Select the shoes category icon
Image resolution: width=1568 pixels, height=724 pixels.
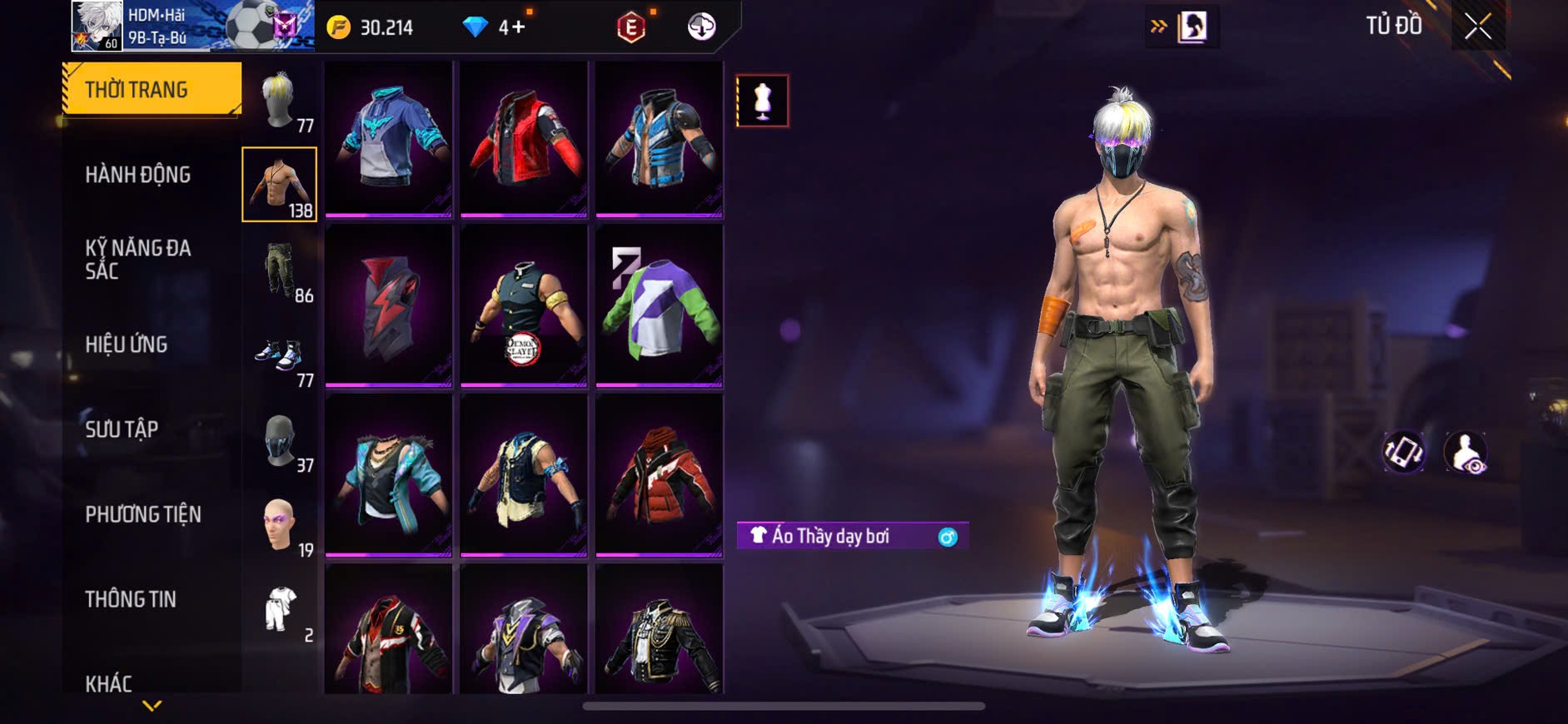pos(279,356)
